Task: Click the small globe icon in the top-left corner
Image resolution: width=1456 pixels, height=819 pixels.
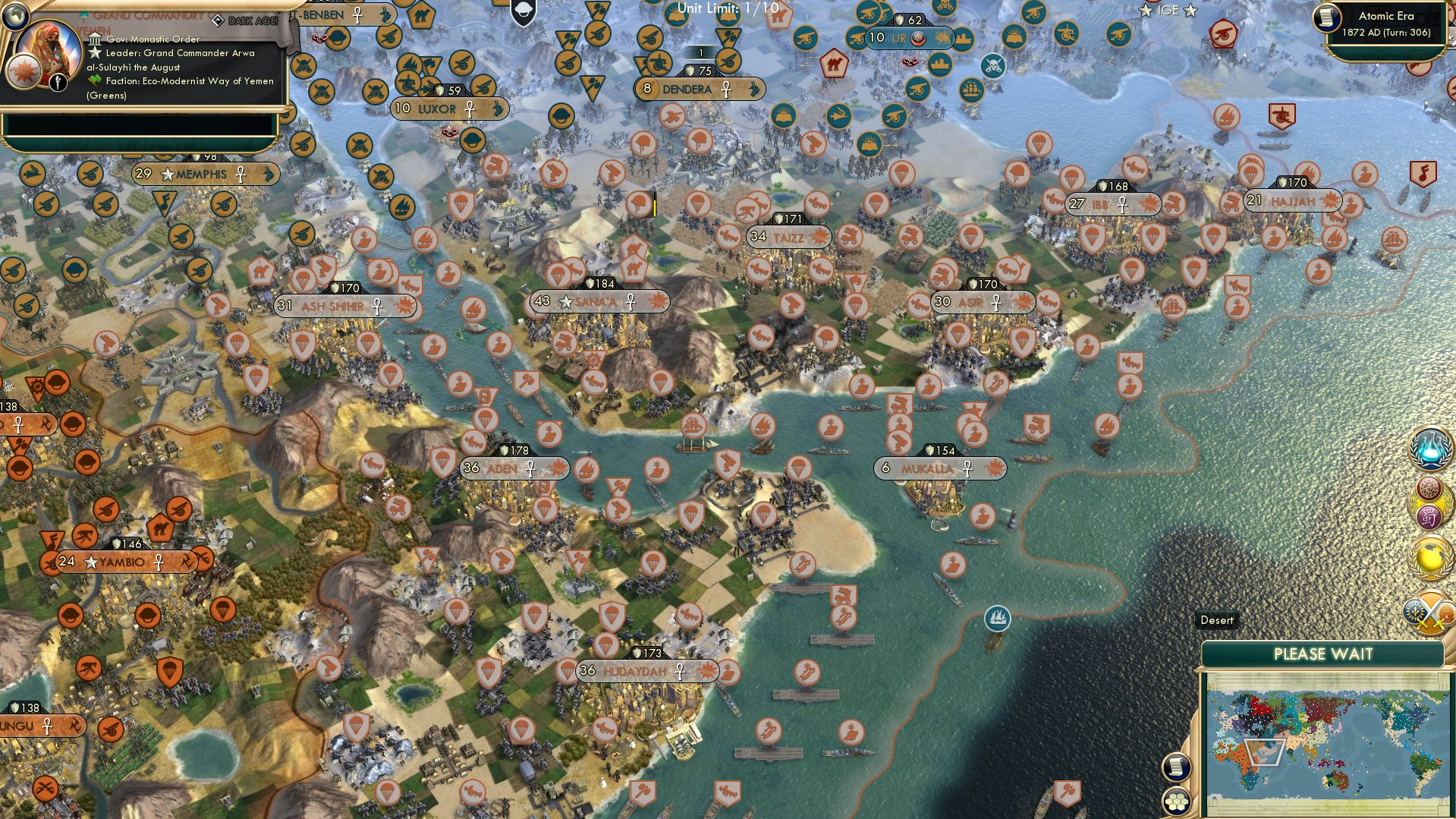Action: tap(15, 15)
